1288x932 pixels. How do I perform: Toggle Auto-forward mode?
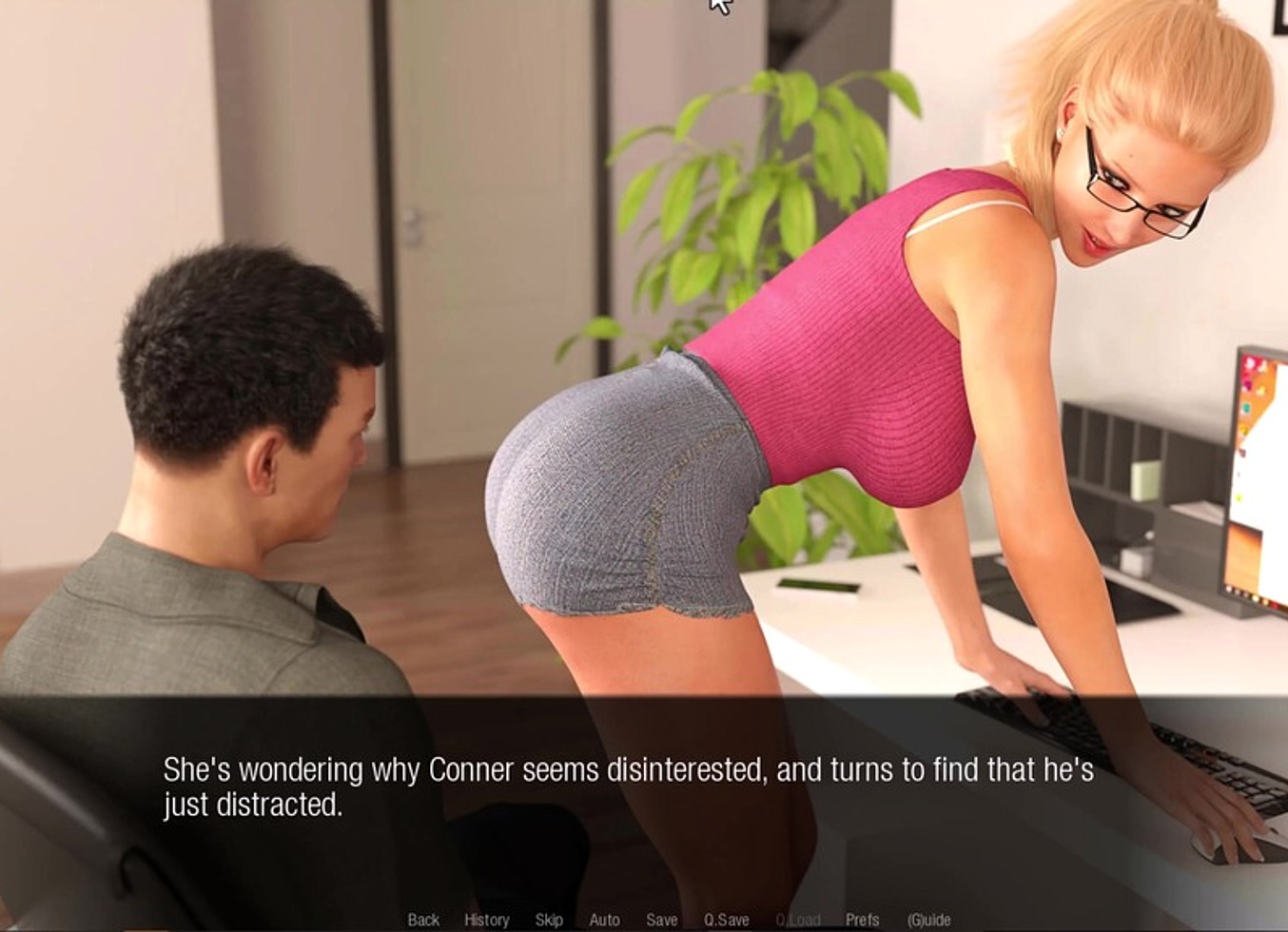[x=603, y=920]
